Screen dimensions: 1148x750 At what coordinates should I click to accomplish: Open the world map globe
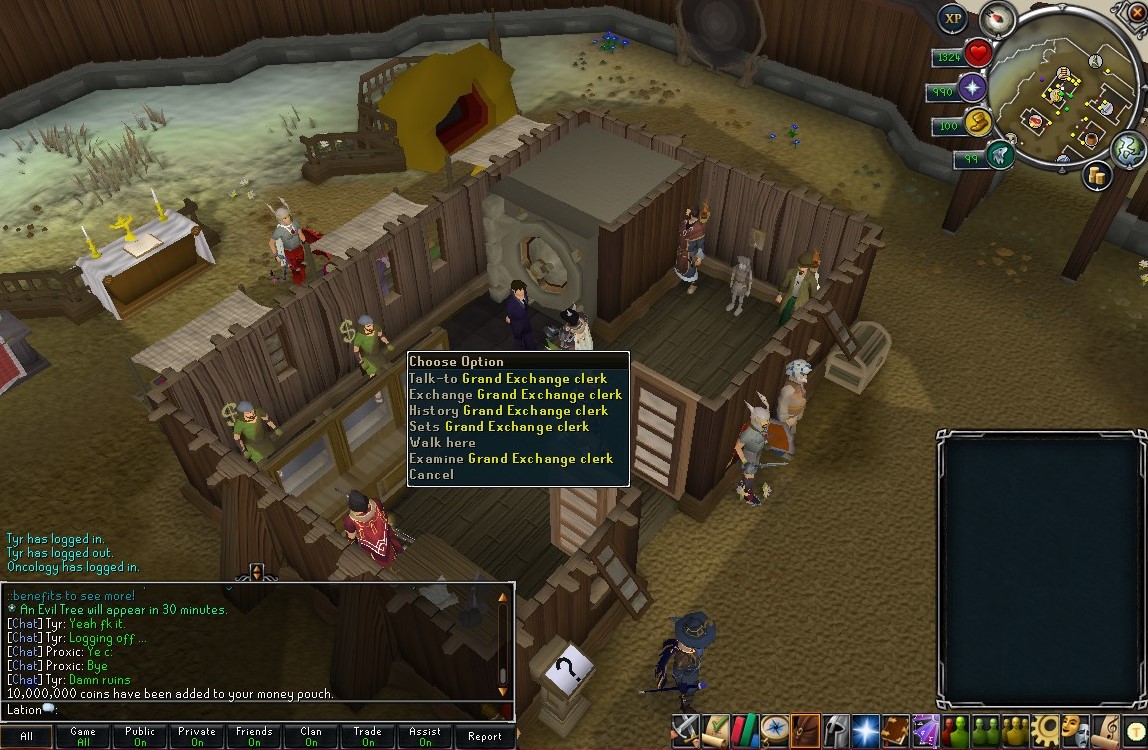(1128, 149)
